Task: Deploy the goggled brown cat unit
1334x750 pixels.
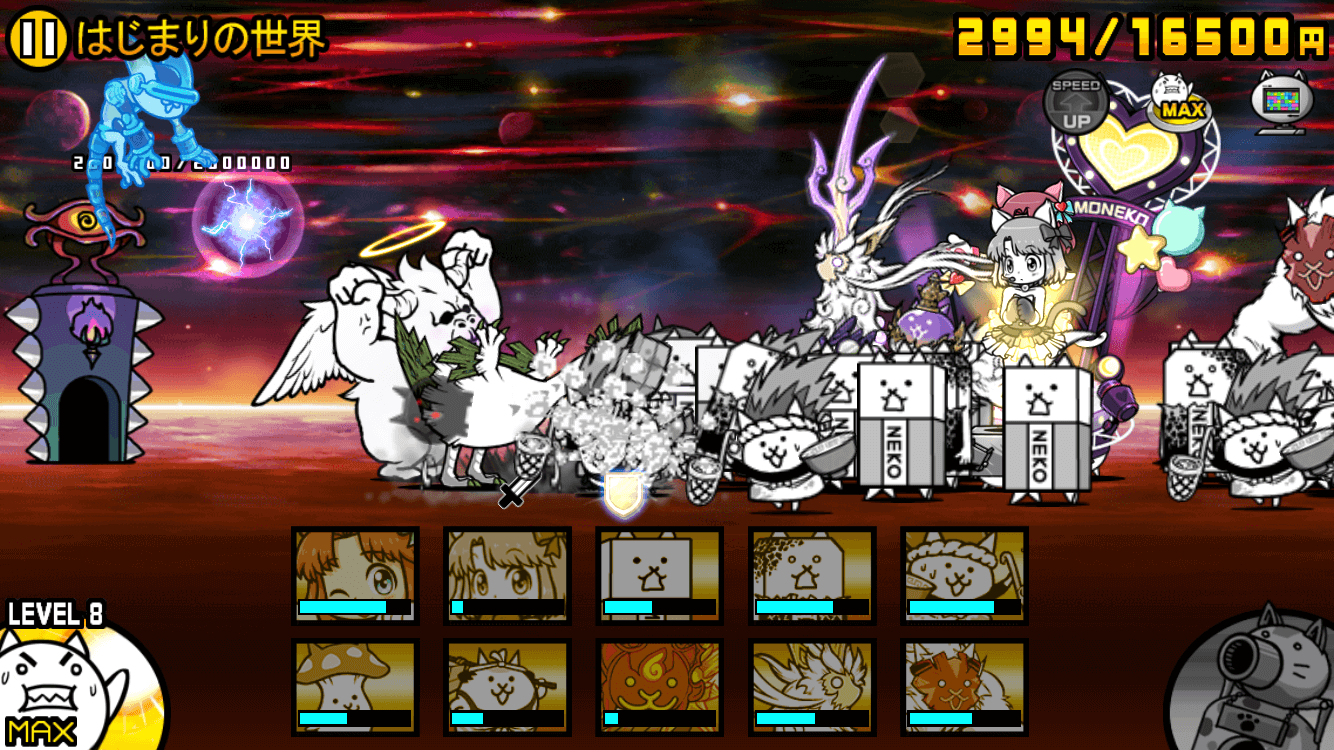Action: coord(965,690)
